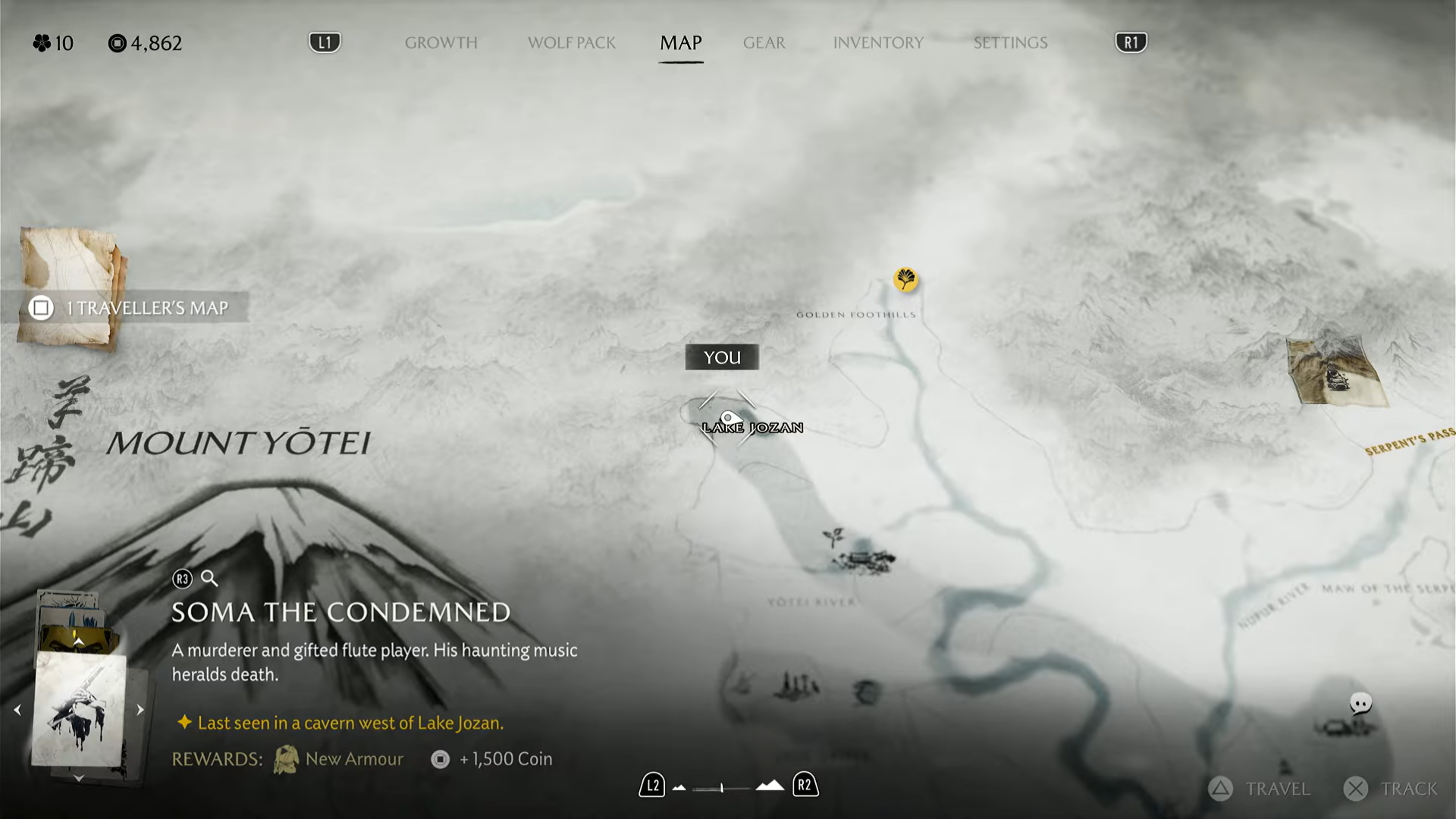Select the golden tree marker near Golden Foothills
1456x819 pixels.
[x=905, y=280]
